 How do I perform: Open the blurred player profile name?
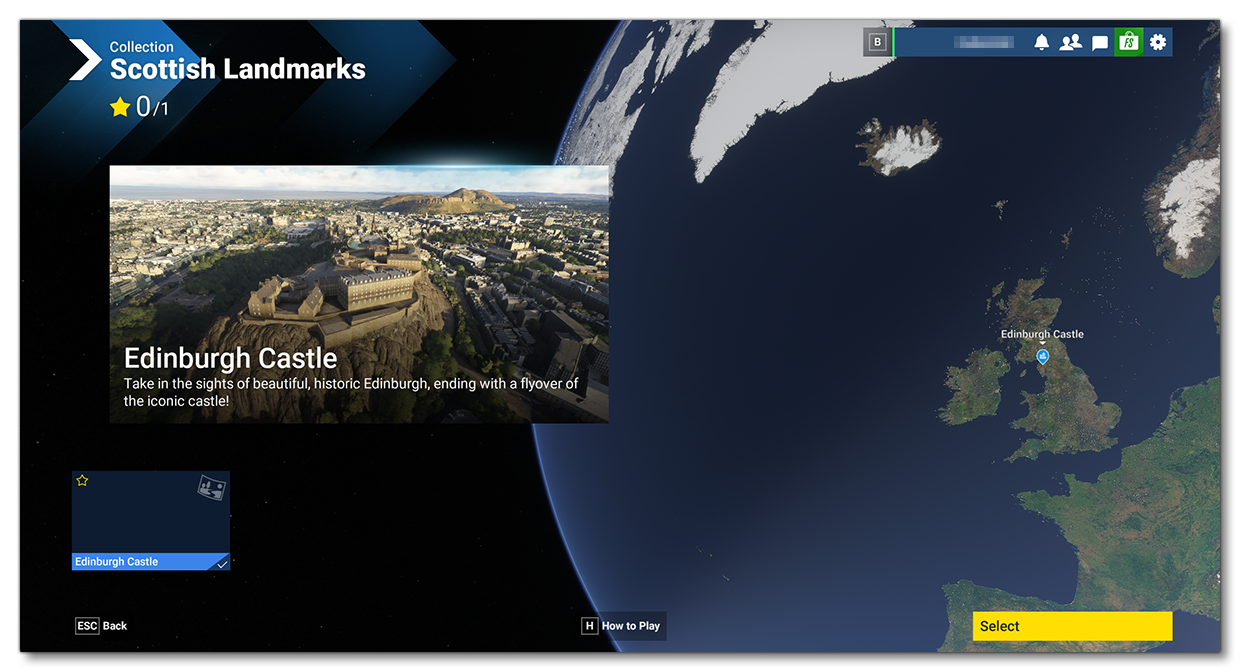coord(984,42)
